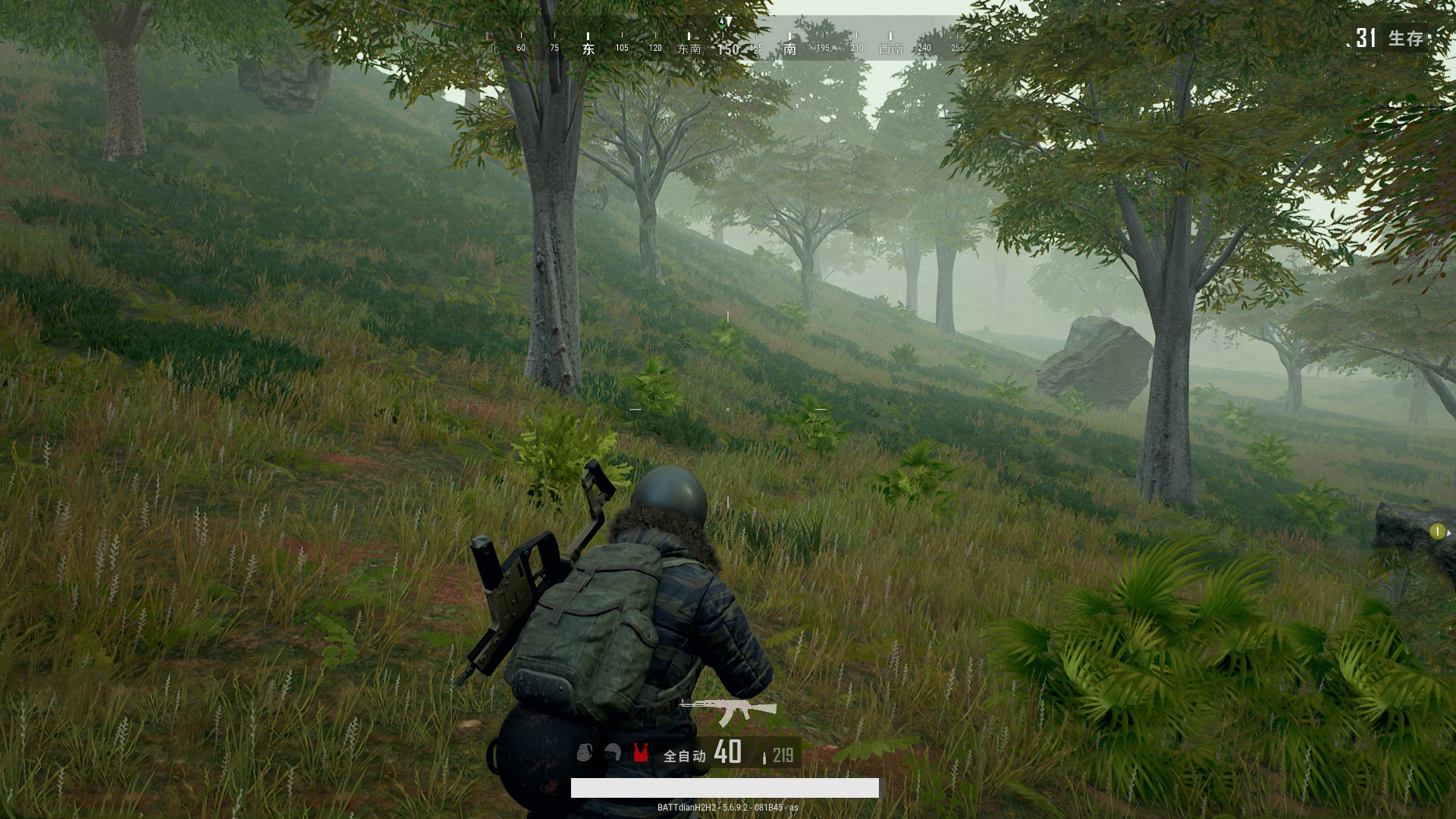Toggle the 全自动 fire mode label
The height and width of the screenshot is (819, 1456).
point(684,755)
